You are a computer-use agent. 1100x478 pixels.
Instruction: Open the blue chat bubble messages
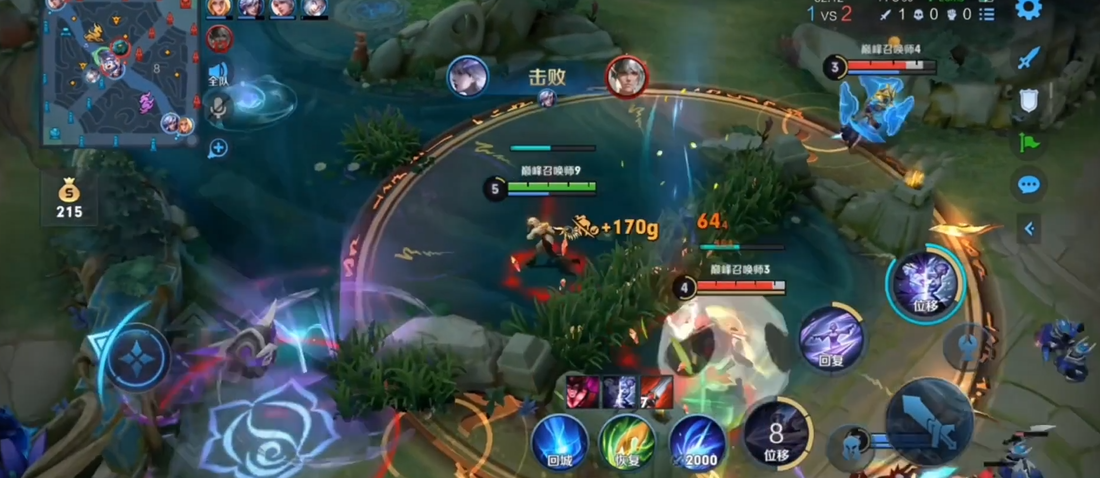pos(1030,185)
